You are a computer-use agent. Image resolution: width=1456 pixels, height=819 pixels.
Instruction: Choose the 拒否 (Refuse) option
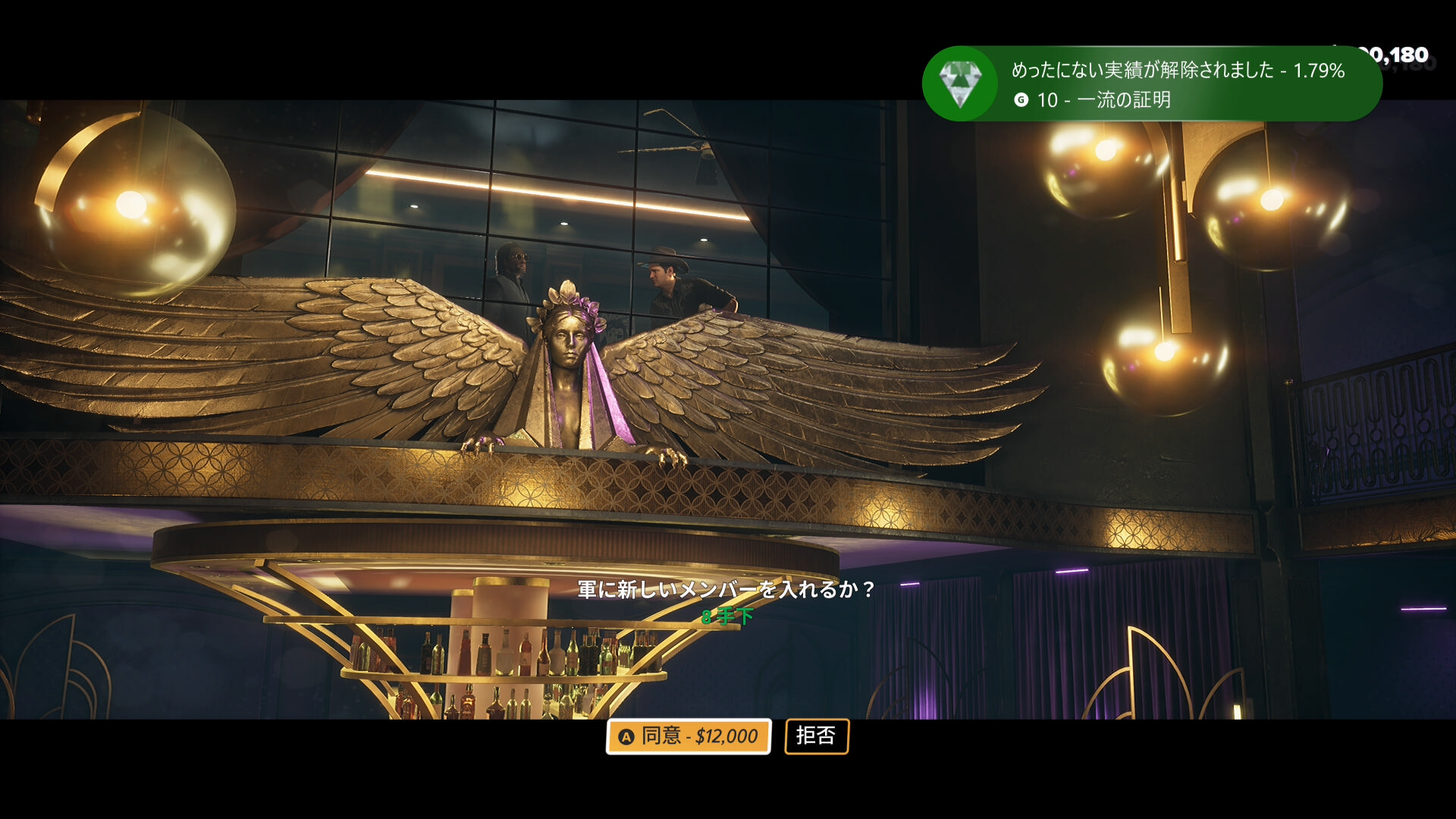(816, 736)
